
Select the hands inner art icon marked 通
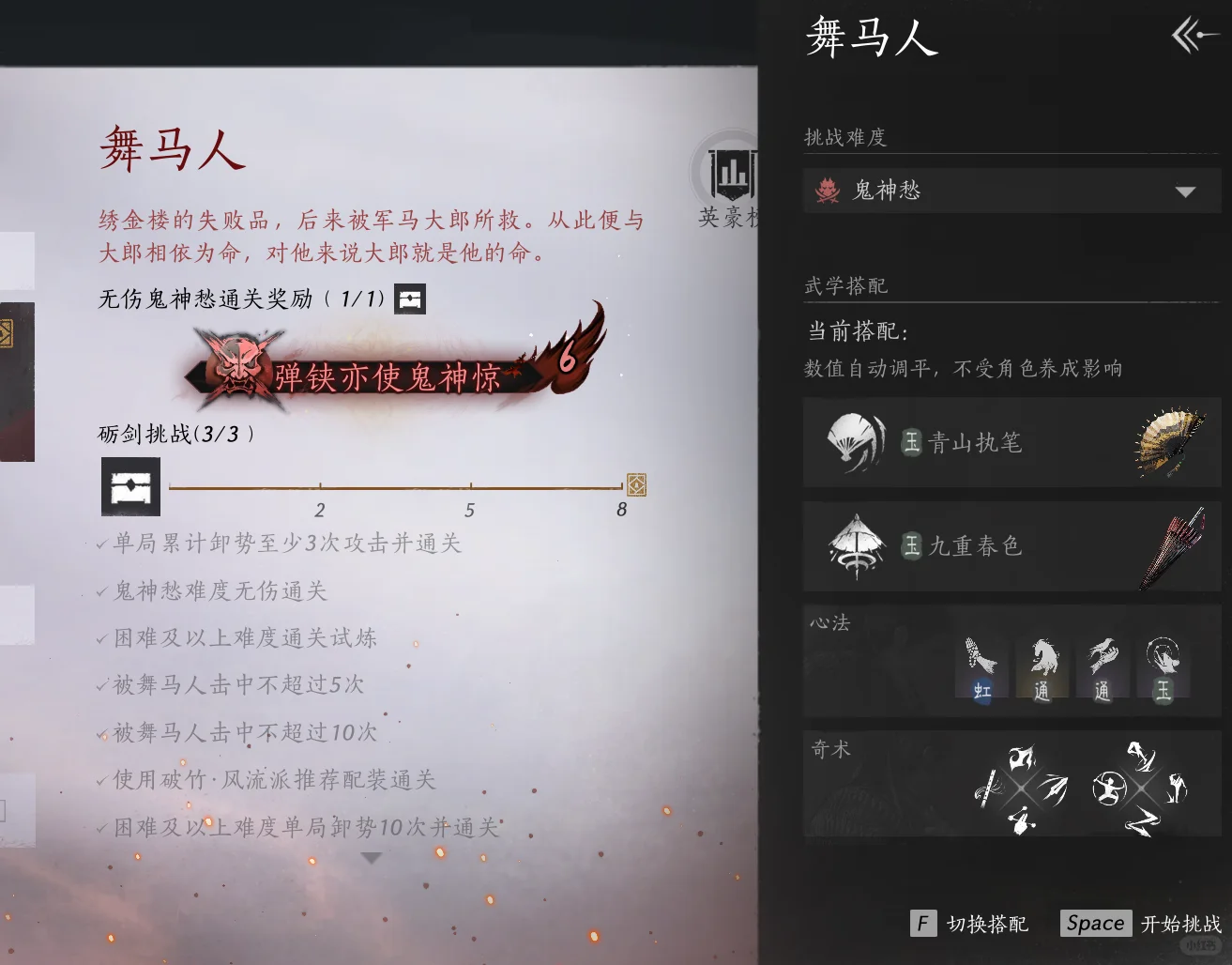1102,668
